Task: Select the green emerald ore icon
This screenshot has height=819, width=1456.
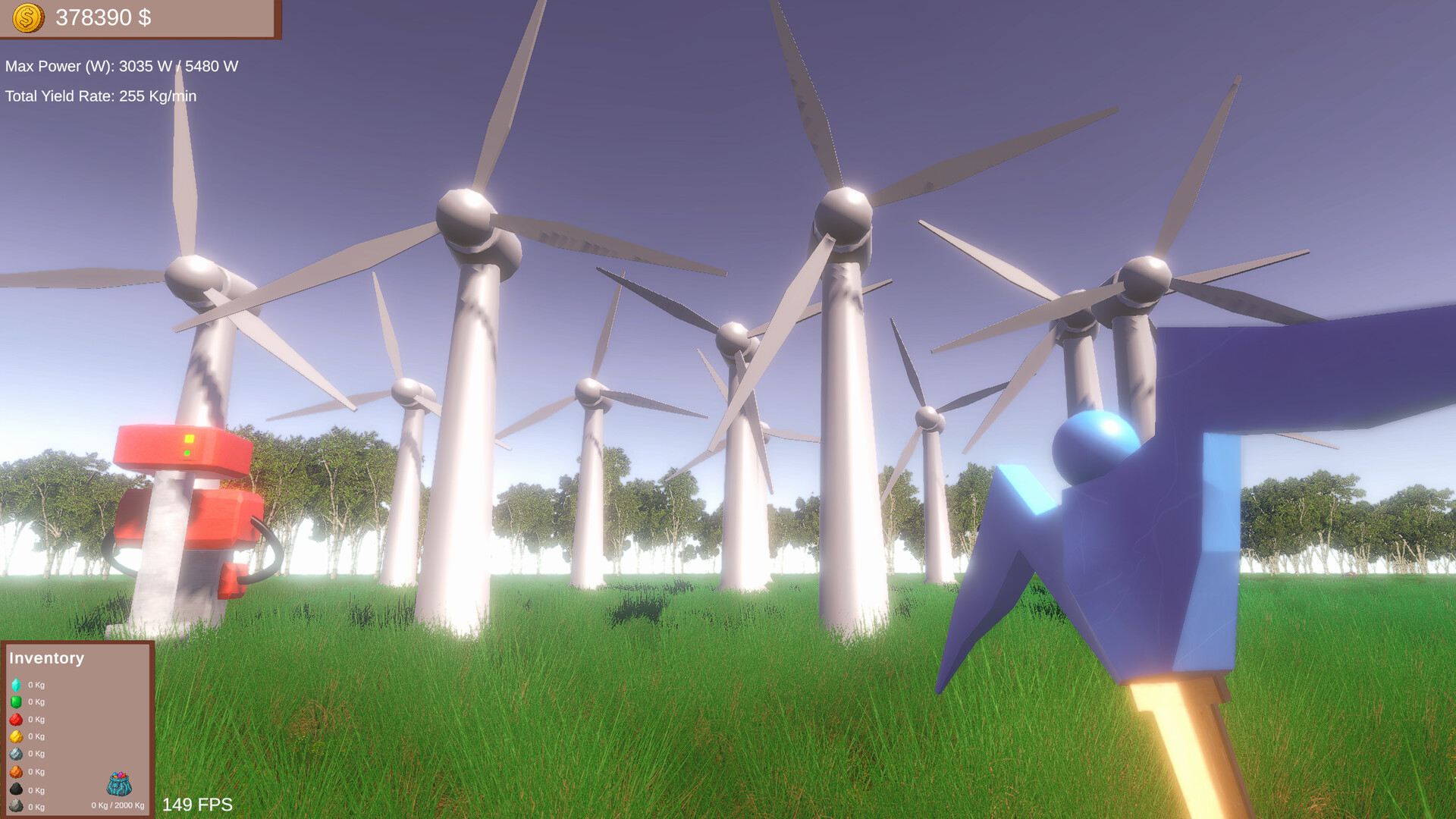Action: tap(16, 702)
